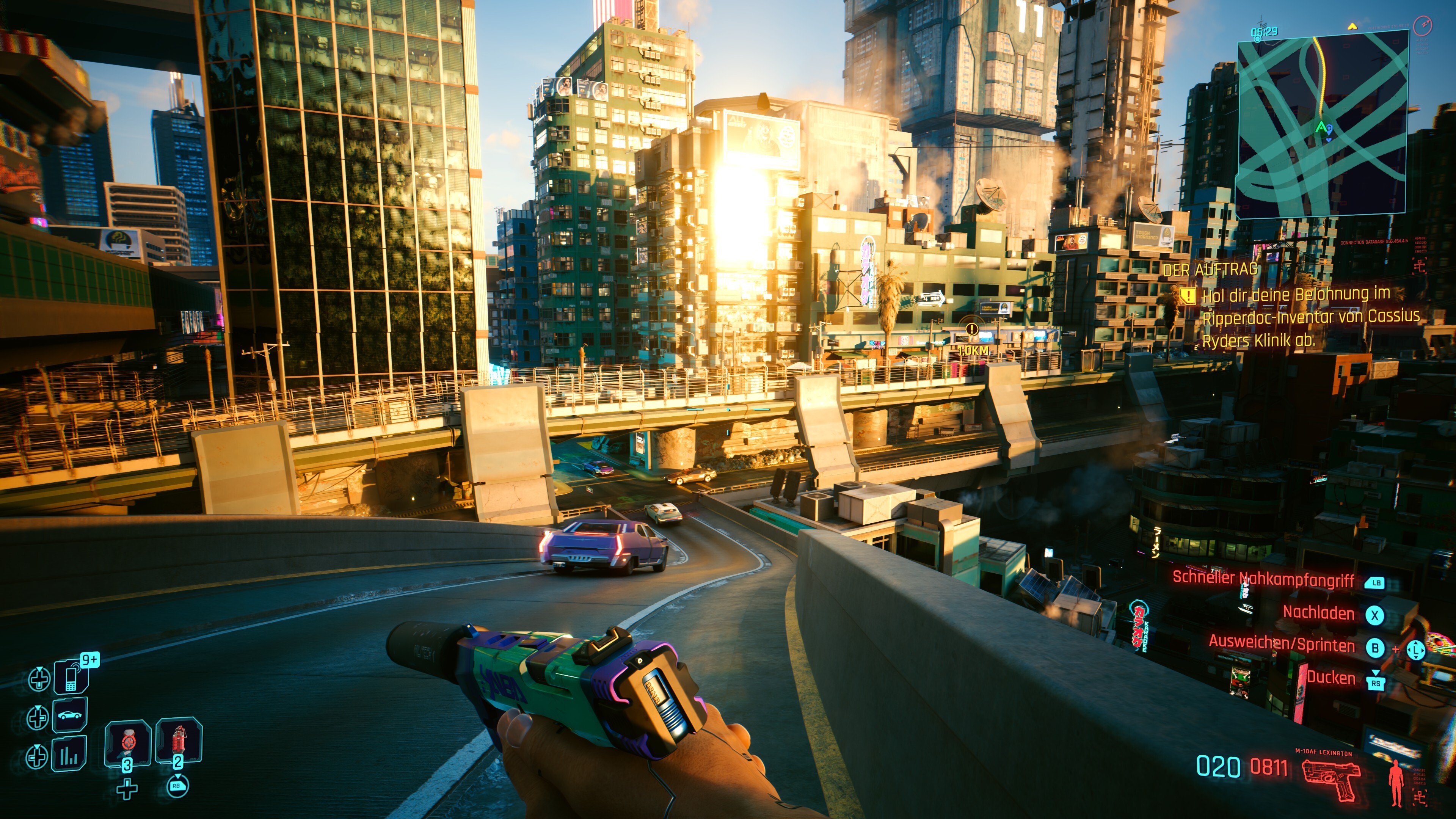Screen dimensions: 1456x819
Task: Click the green player arrow on minimap
Action: (1321, 127)
